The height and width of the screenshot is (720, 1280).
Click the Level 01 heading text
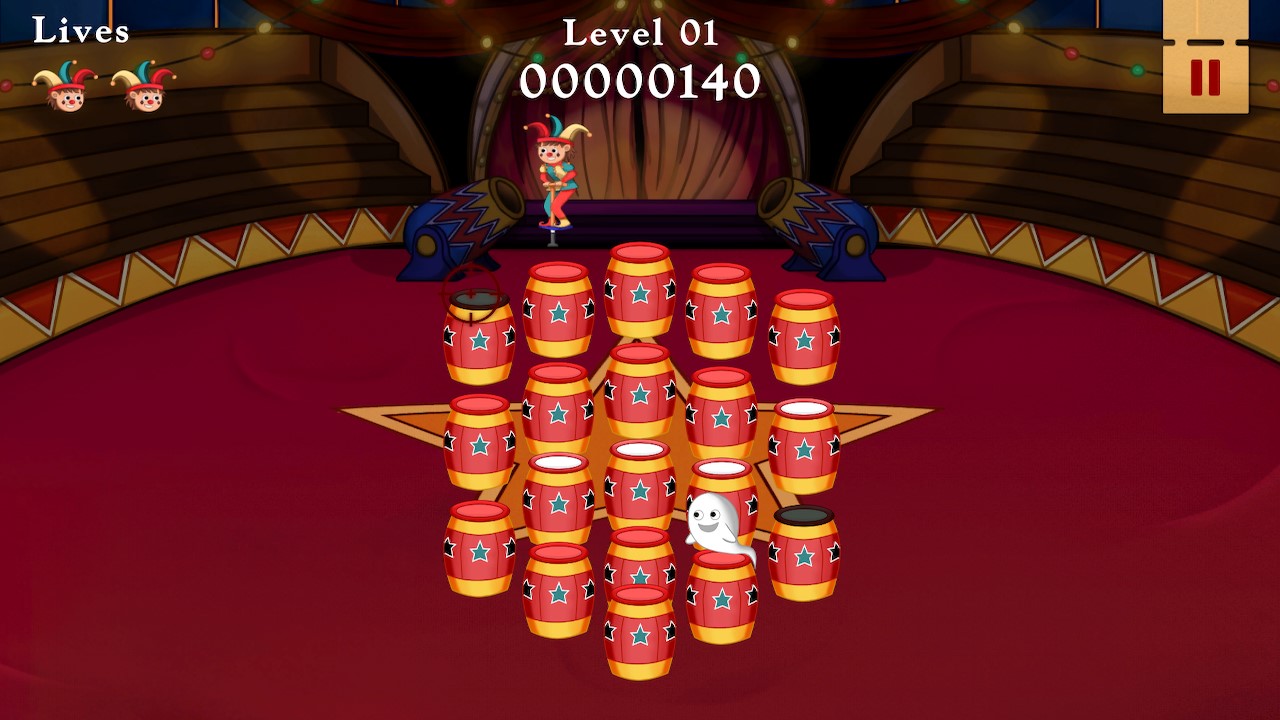(x=640, y=35)
